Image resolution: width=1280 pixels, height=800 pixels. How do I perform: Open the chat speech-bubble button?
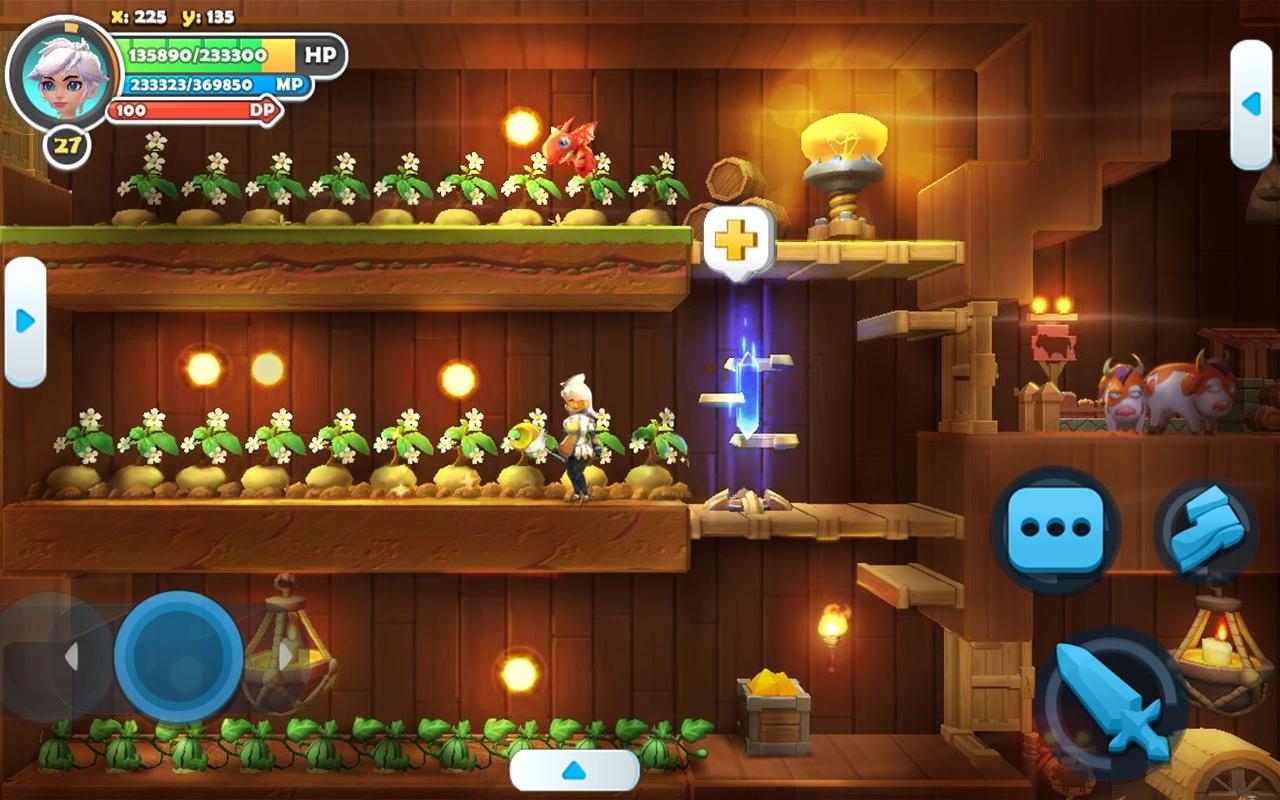point(1055,529)
